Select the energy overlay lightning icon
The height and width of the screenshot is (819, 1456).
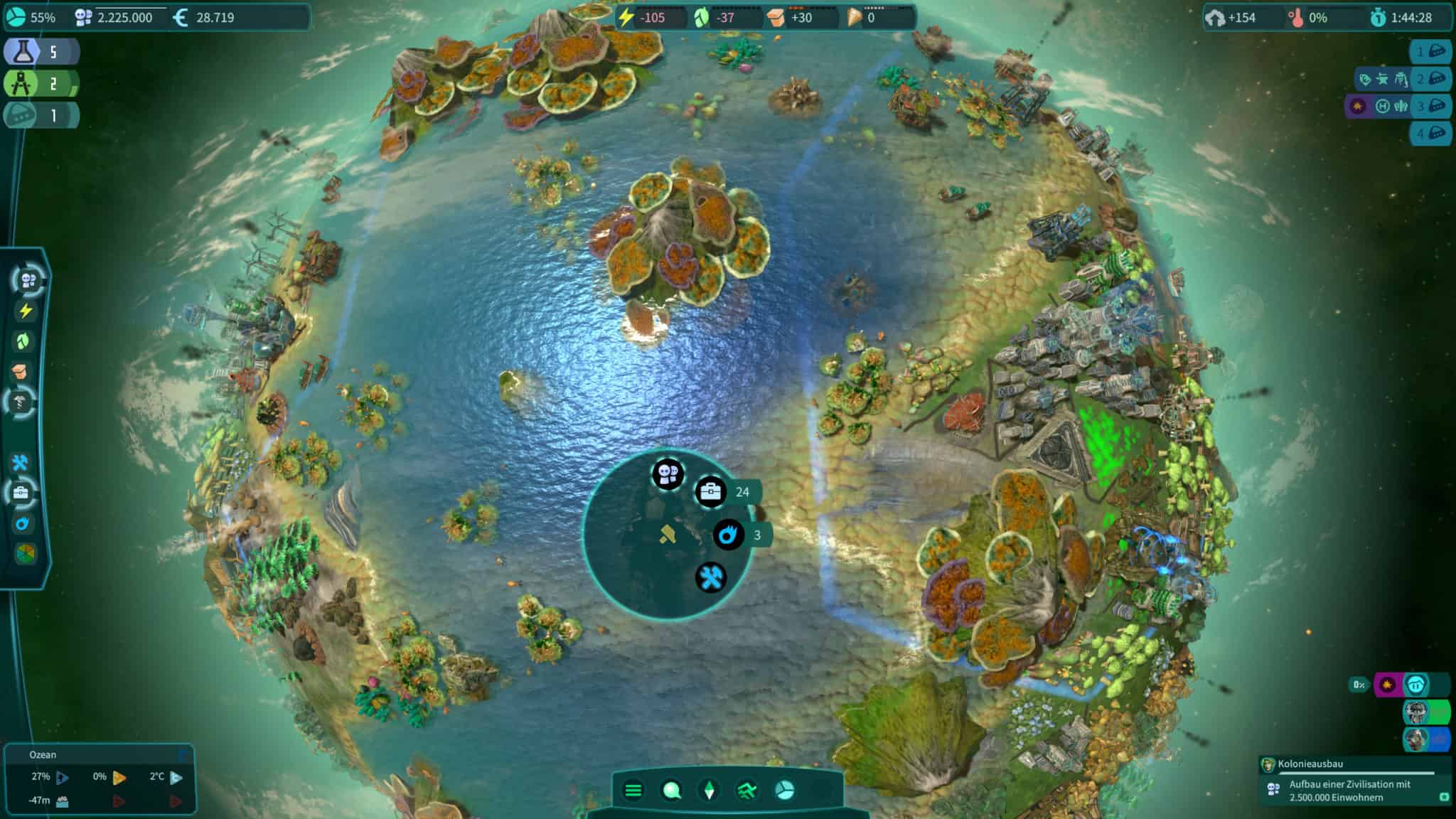pos(26,310)
